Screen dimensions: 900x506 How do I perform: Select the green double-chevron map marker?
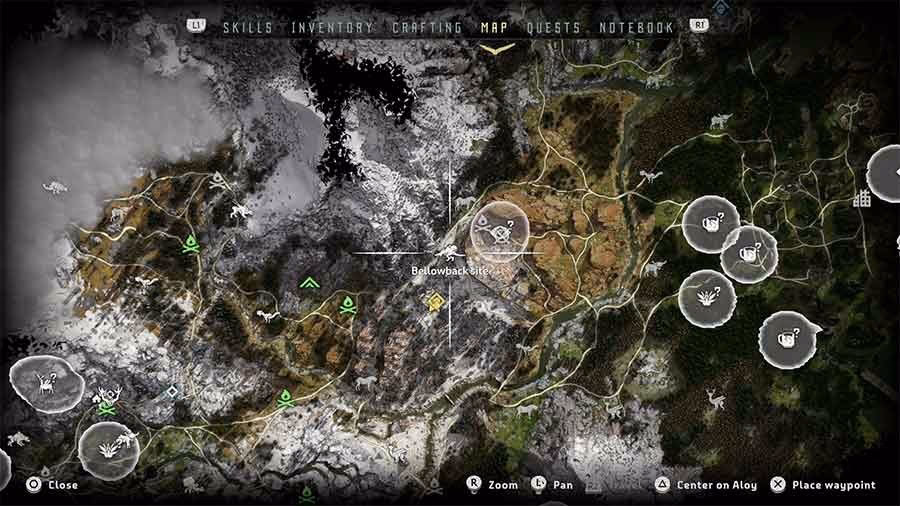pyautogui.click(x=309, y=283)
